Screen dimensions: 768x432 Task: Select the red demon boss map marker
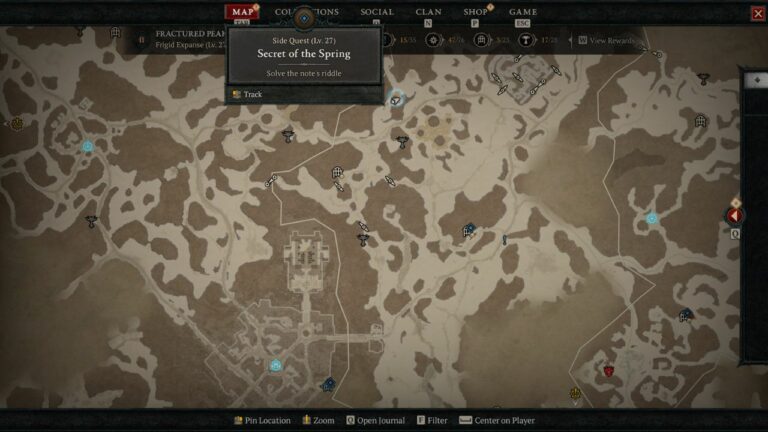(608, 370)
